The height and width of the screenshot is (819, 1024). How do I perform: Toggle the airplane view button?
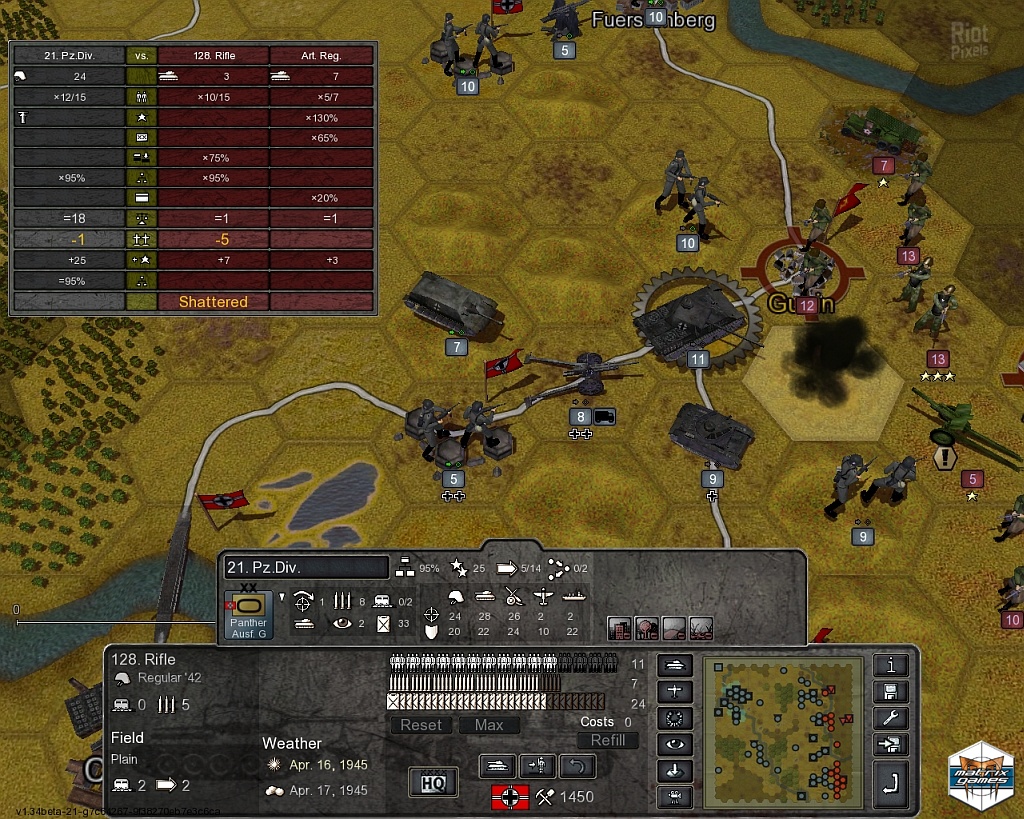[x=675, y=691]
